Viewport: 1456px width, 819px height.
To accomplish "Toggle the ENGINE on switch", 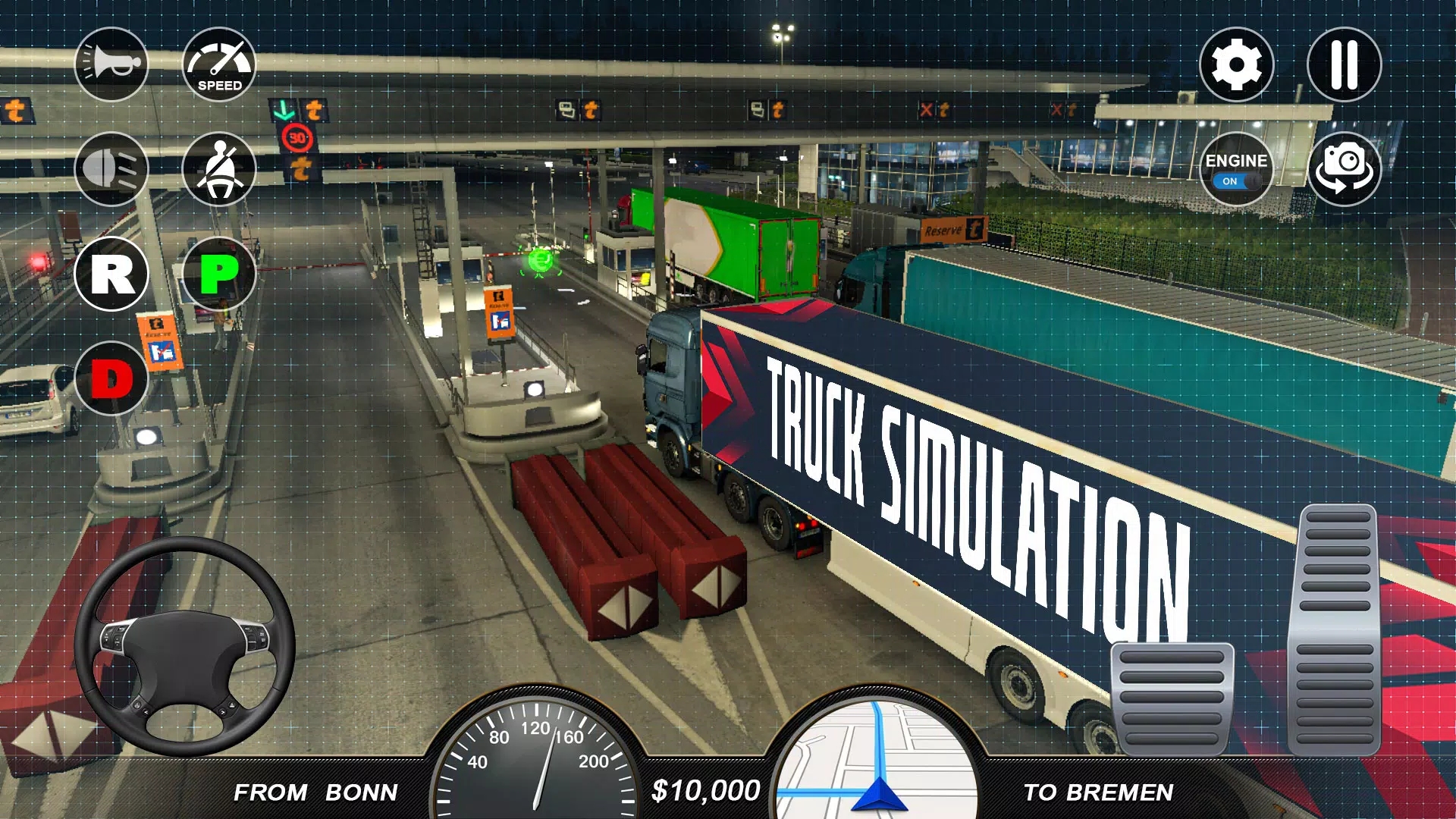I will (1236, 169).
